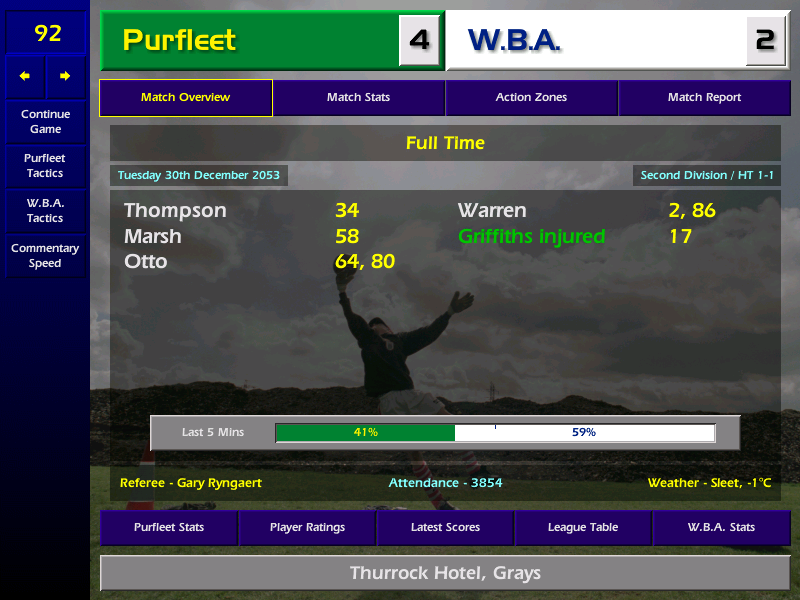This screenshot has height=600, width=800.
Task: Click the left yellow arrow button
Action: pos(25,76)
